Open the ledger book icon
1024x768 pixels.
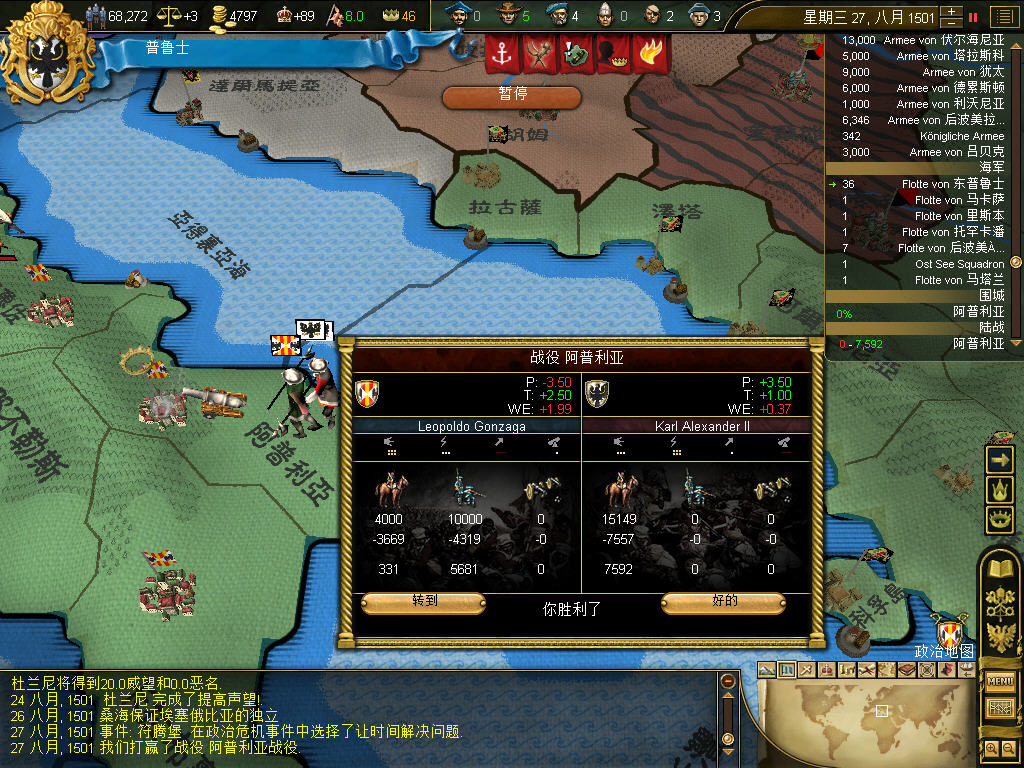tap(1000, 568)
